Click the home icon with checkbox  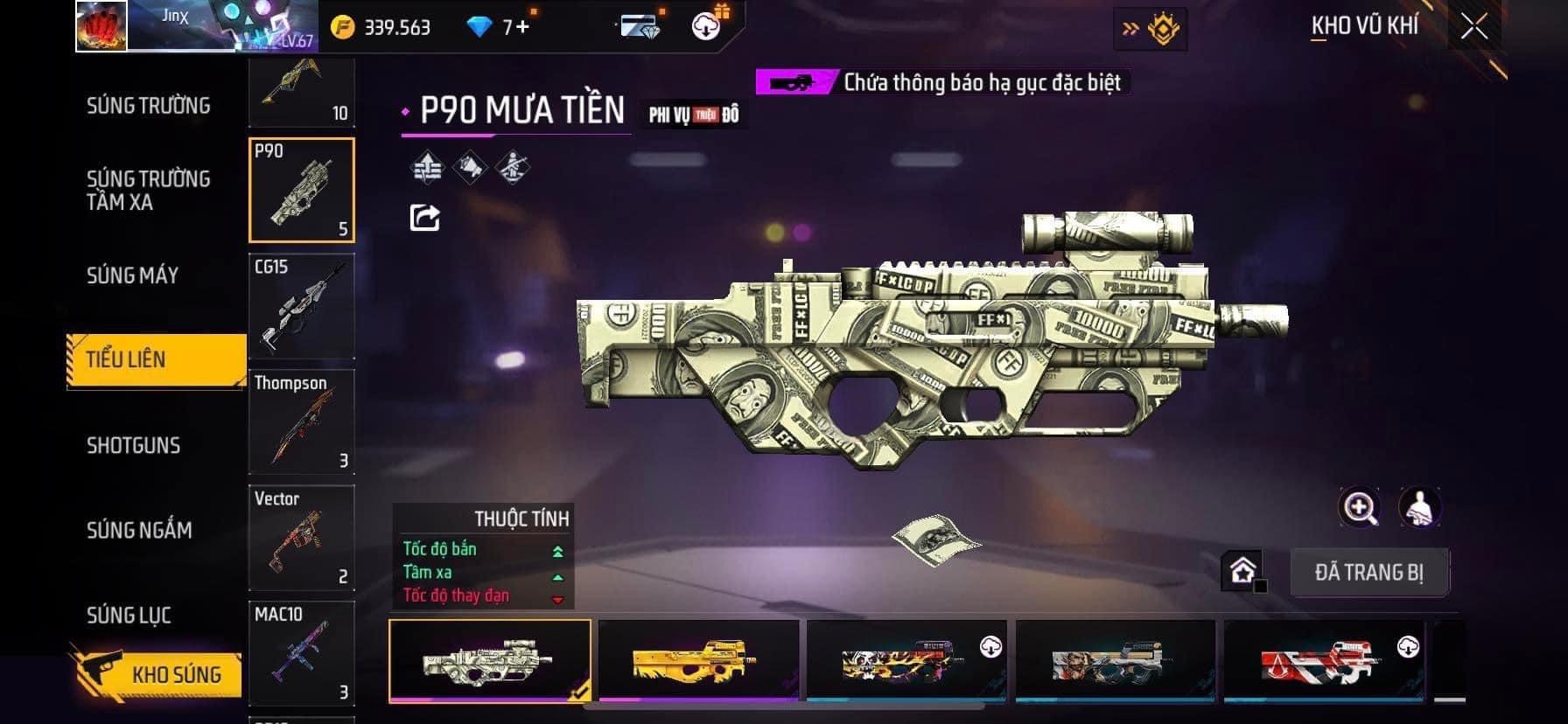click(1242, 572)
